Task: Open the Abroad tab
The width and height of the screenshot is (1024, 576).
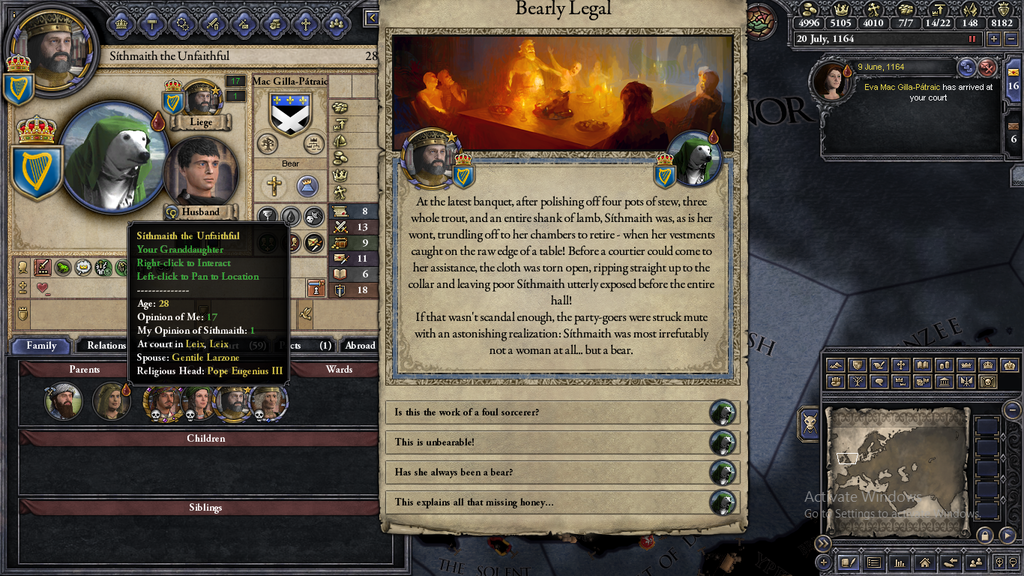Action: tap(359, 346)
